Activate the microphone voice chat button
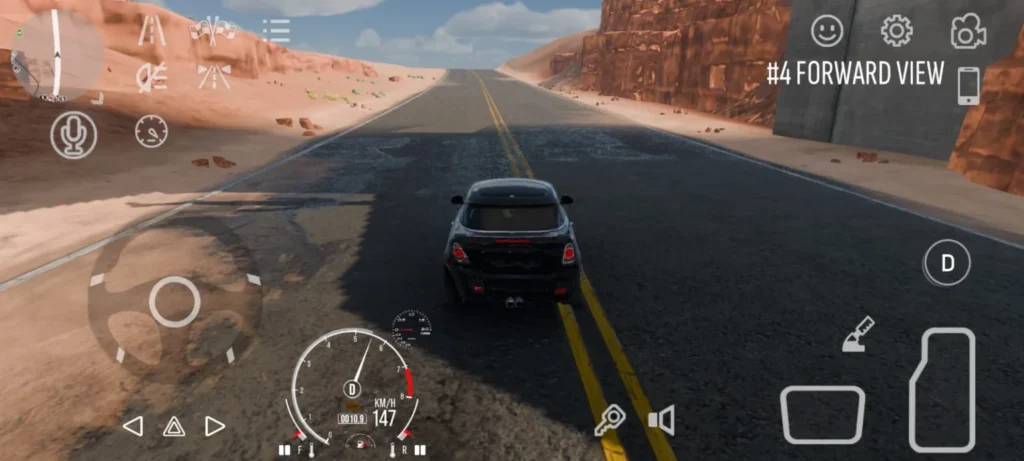The height and width of the screenshot is (461, 1024). click(x=74, y=135)
